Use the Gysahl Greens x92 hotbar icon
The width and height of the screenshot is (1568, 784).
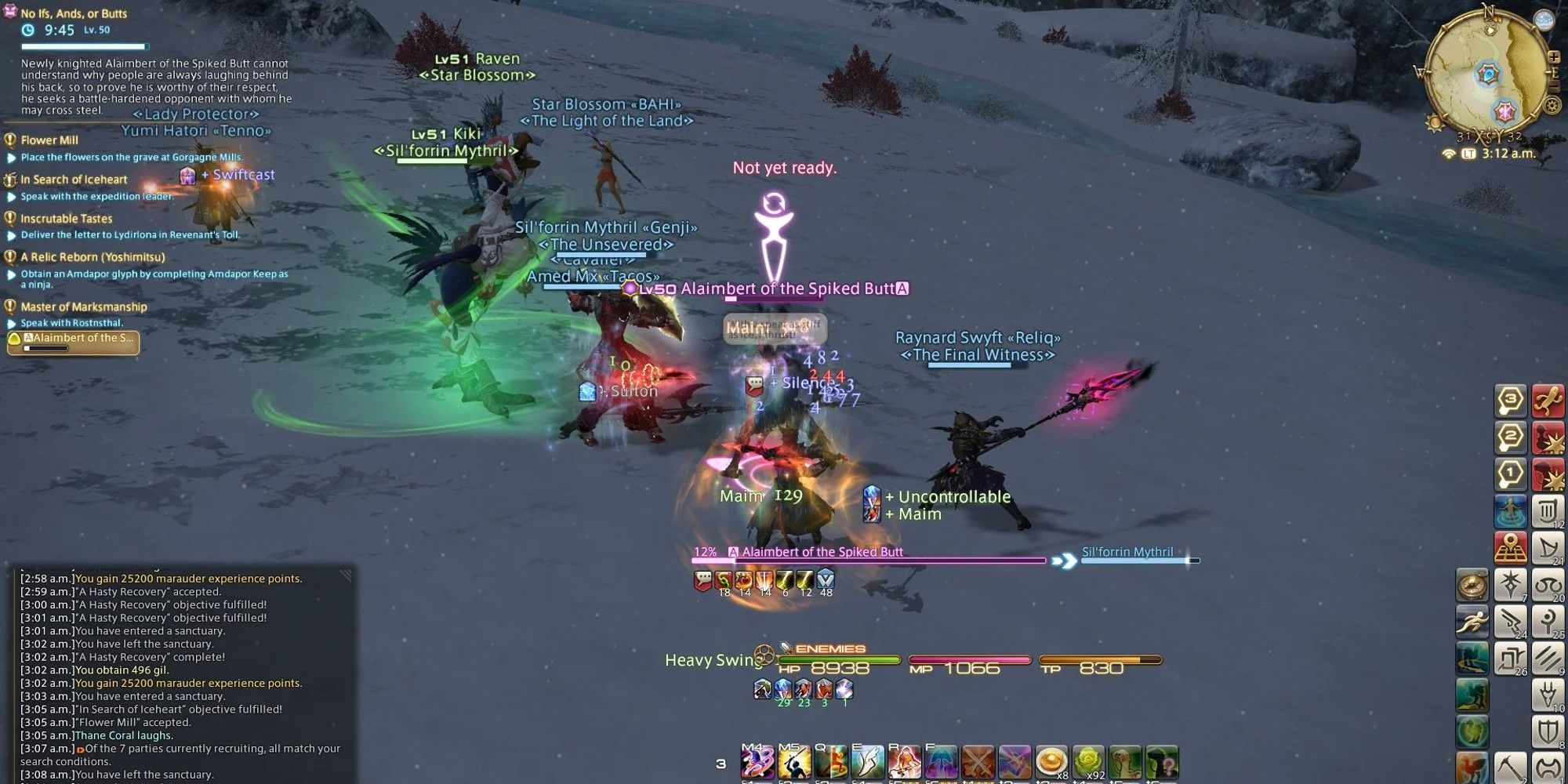[x=1088, y=762]
